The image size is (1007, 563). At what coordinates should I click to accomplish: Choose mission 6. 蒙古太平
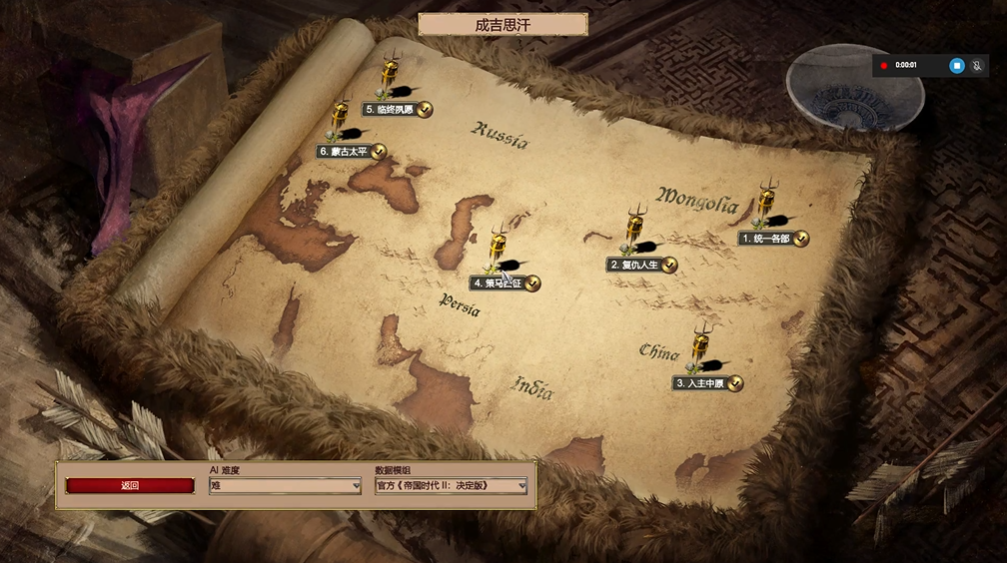click(344, 152)
